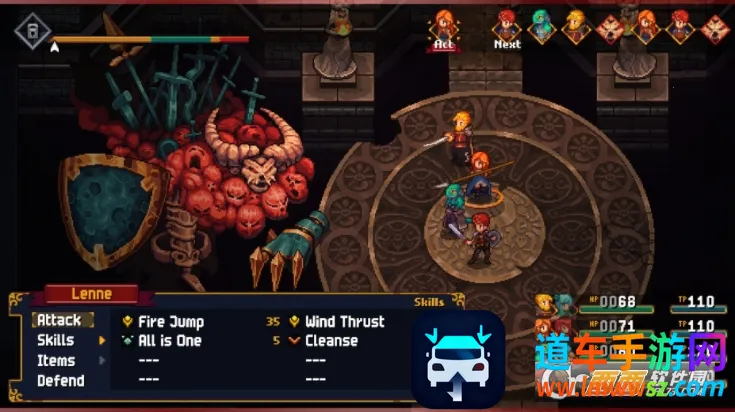
Task: Select the All is One skill
Action: click(x=169, y=341)
